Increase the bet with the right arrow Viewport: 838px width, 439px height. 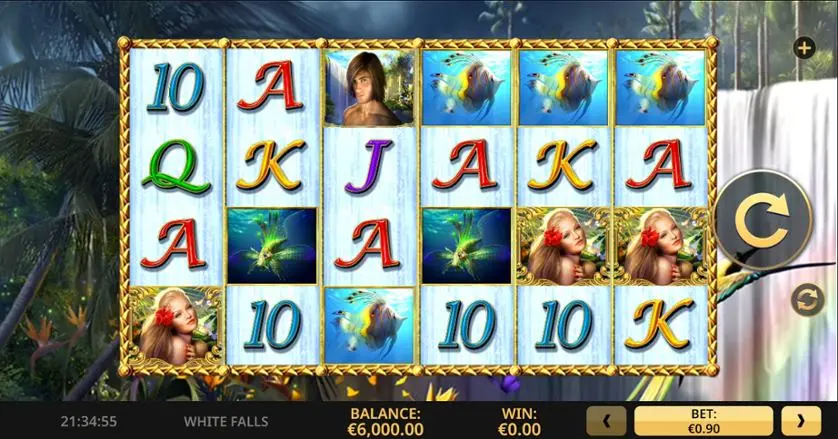(800, 421)
